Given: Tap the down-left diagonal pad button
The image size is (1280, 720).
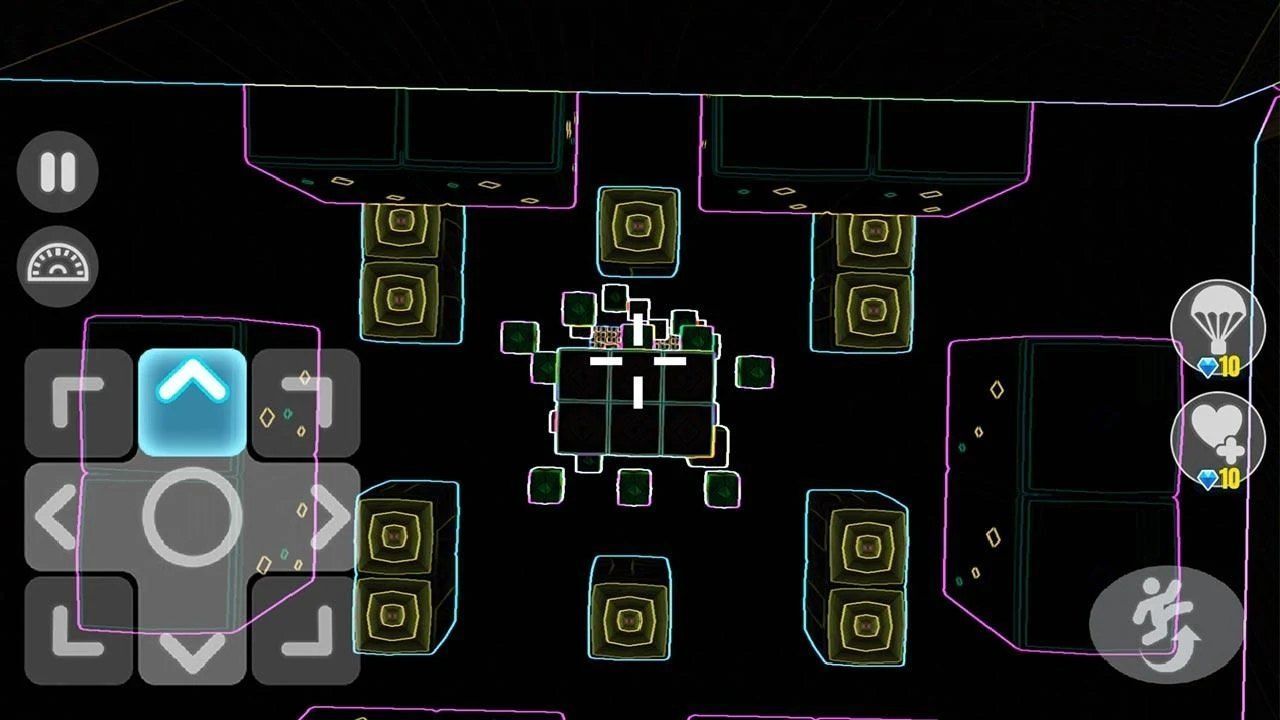Looking at the screenshot, I should tap(79, 630).
